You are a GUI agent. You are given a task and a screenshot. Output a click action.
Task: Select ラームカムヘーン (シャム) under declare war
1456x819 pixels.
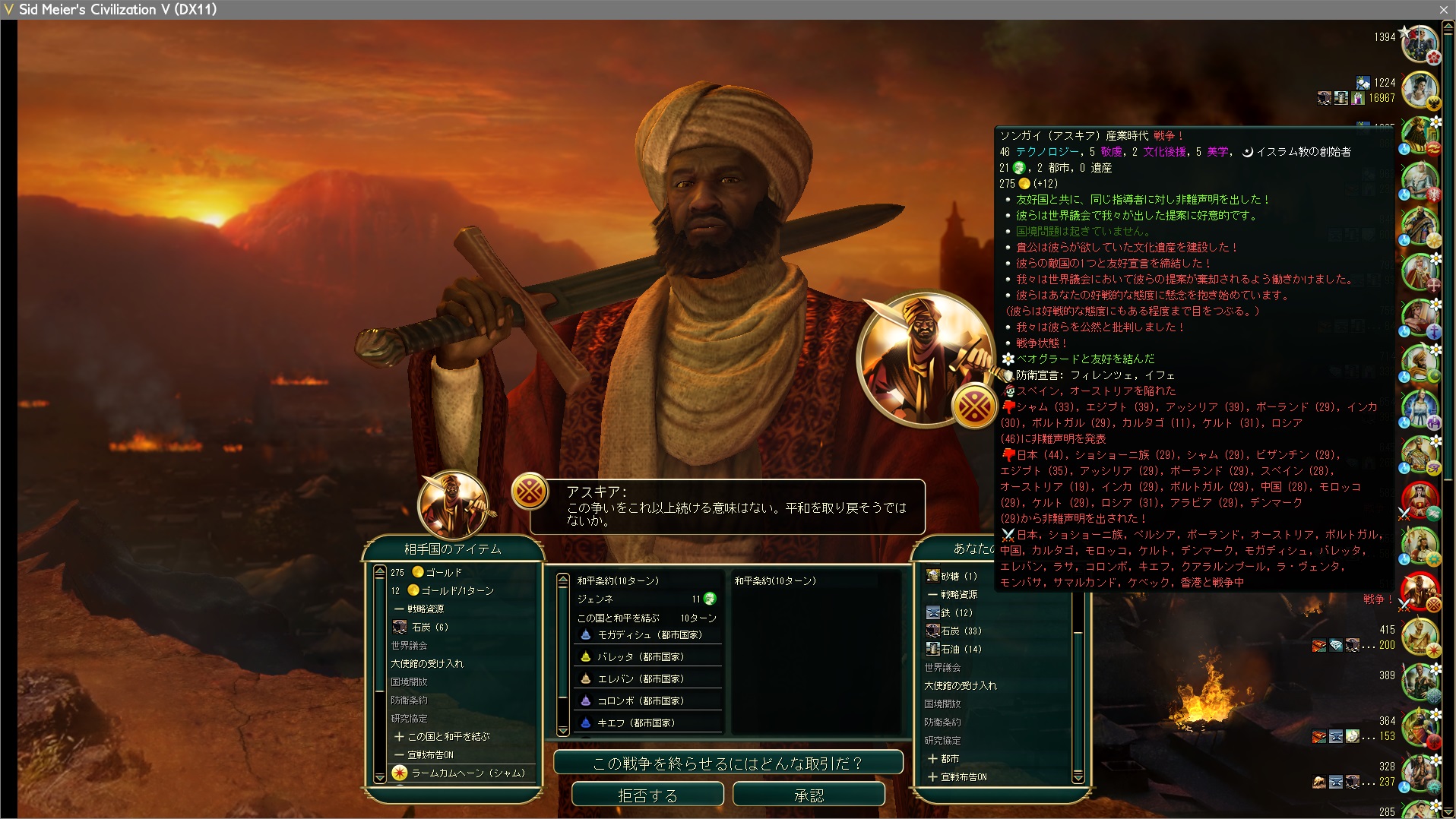click(x=467, y=773)
